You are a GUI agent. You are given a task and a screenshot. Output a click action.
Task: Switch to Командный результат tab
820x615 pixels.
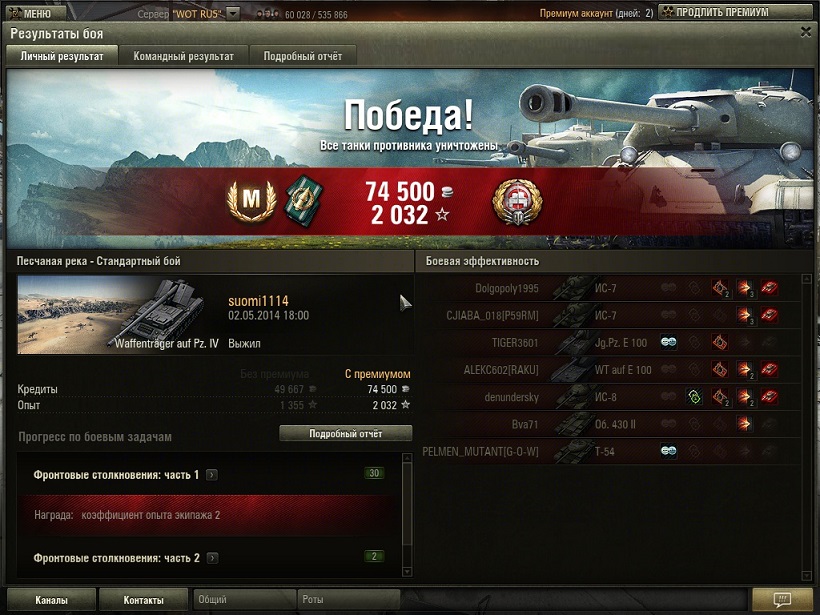pos(183,56)
